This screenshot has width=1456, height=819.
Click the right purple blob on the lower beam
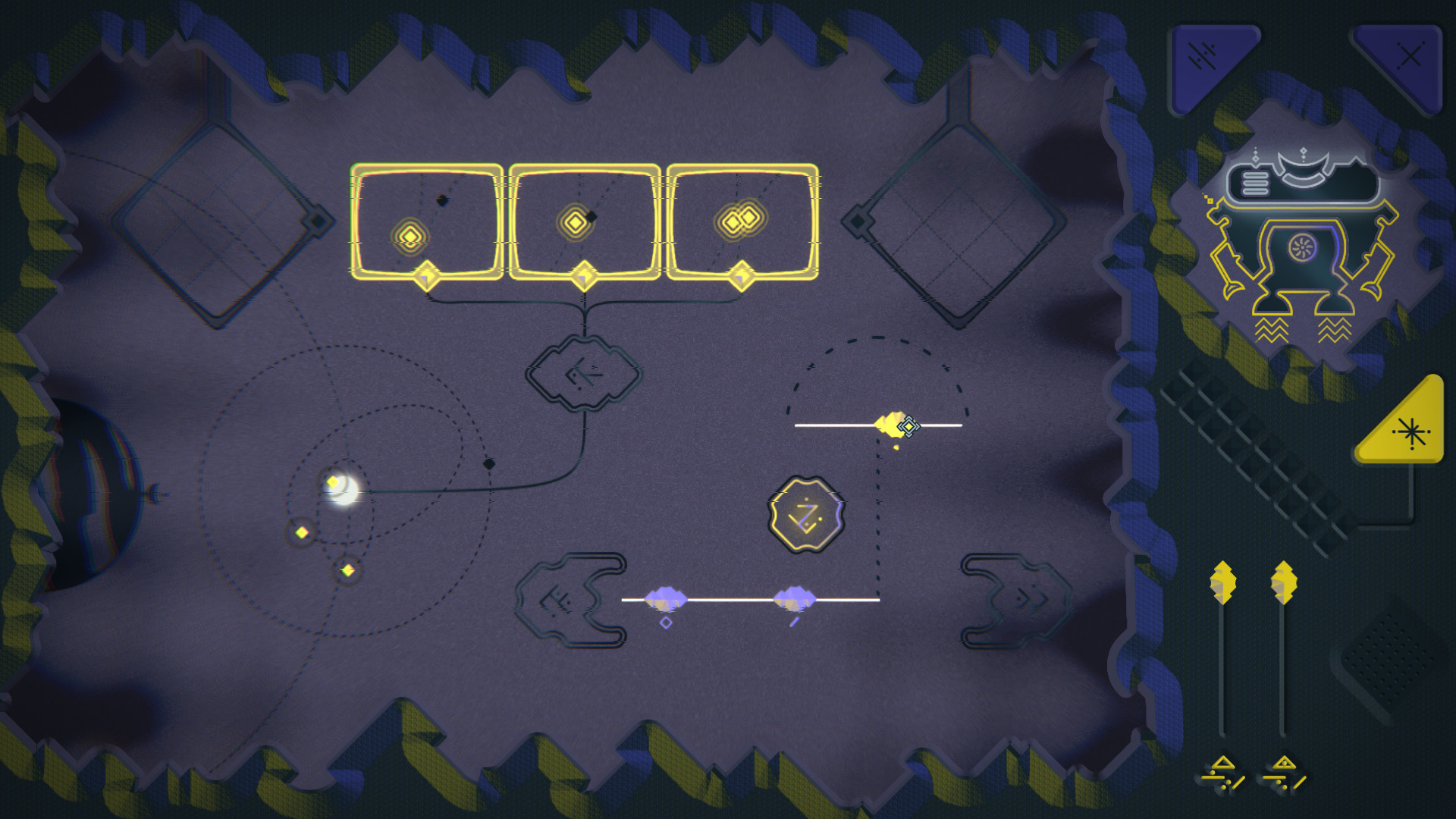coord(793,598)
